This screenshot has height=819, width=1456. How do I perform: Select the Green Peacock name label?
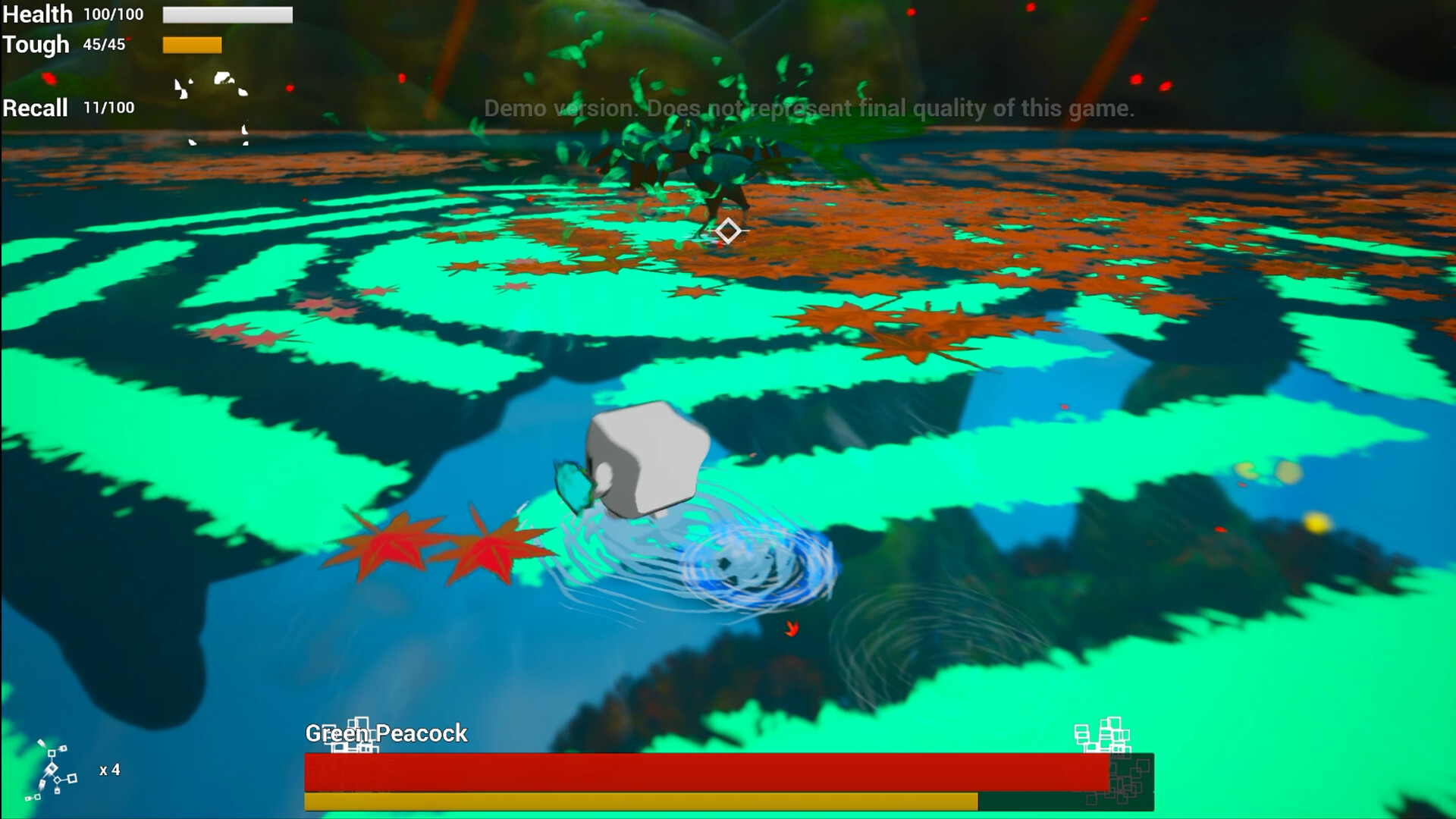click(385, 734)
